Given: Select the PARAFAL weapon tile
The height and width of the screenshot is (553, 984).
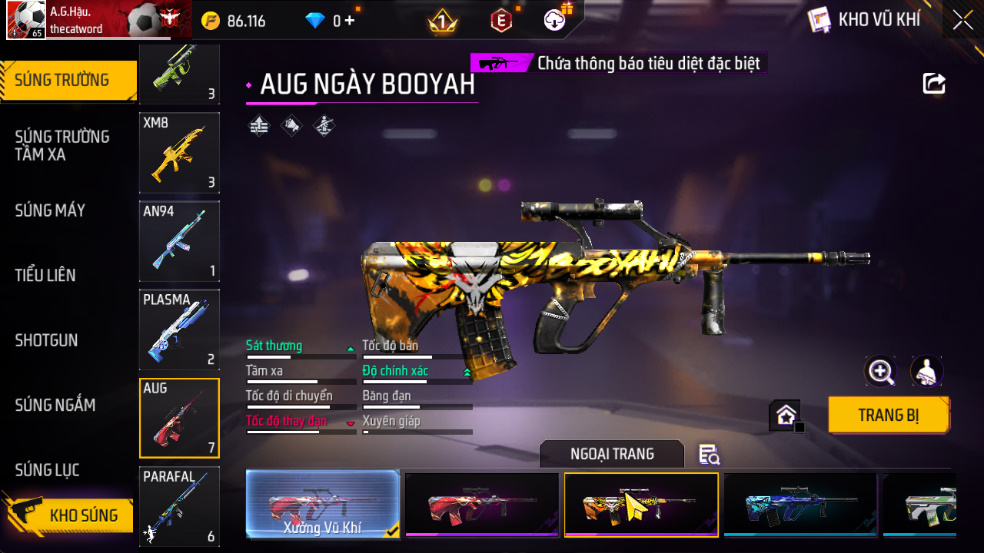Looking at the screenshot, I should pos(179,507).
